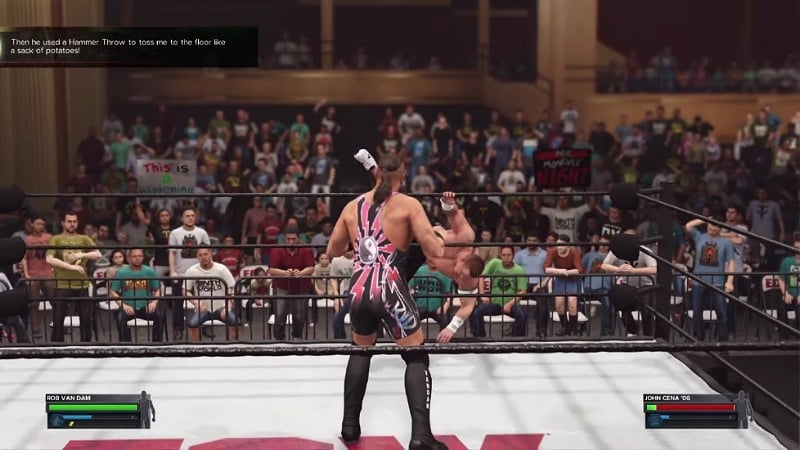Select the John Cena '06 name plate
Image resolution: width=800 pixels, height=450 pixels.
[668, 397]
